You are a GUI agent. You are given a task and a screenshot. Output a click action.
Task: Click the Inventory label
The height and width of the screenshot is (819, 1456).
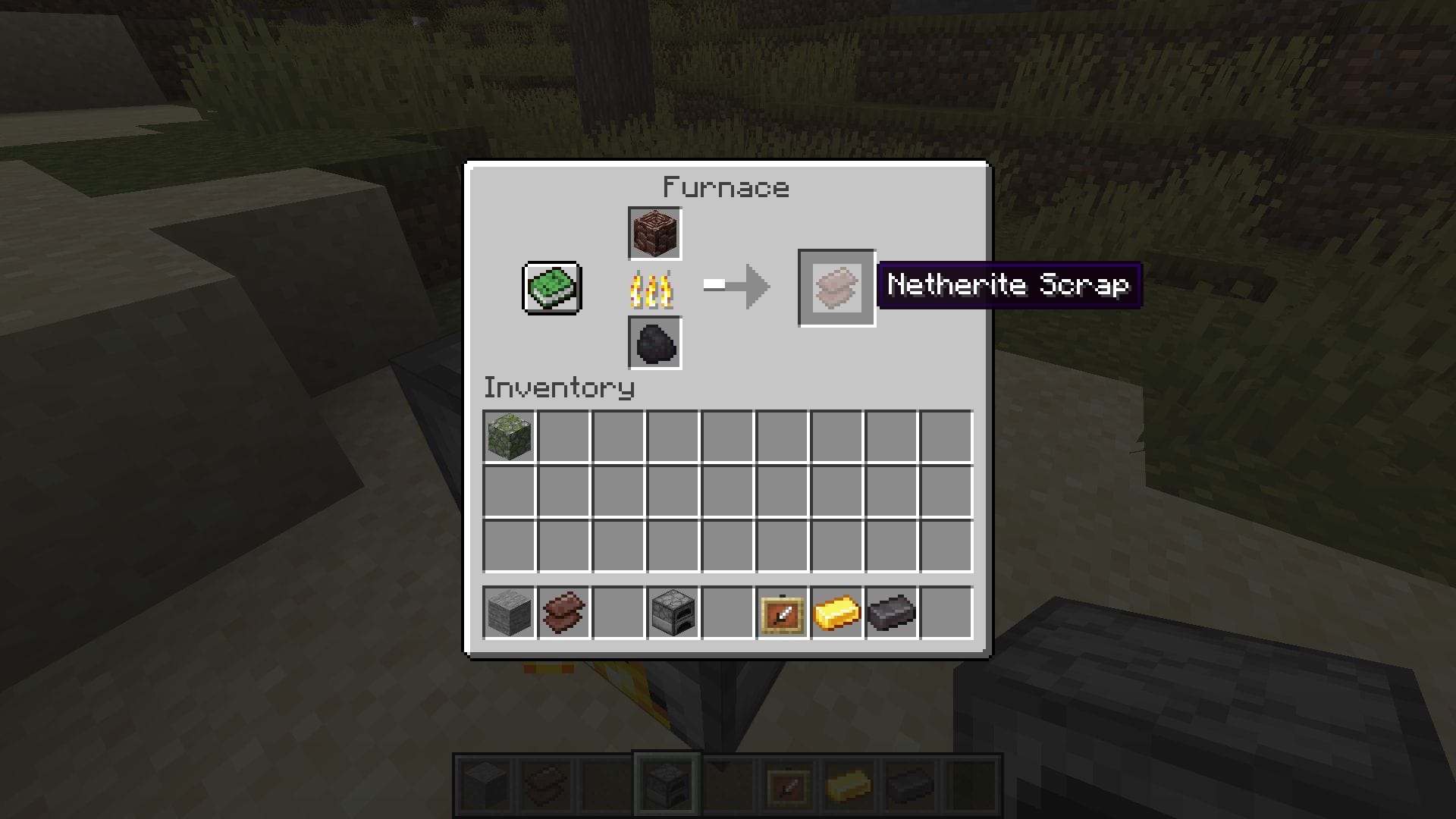click(x=559, y=388)
